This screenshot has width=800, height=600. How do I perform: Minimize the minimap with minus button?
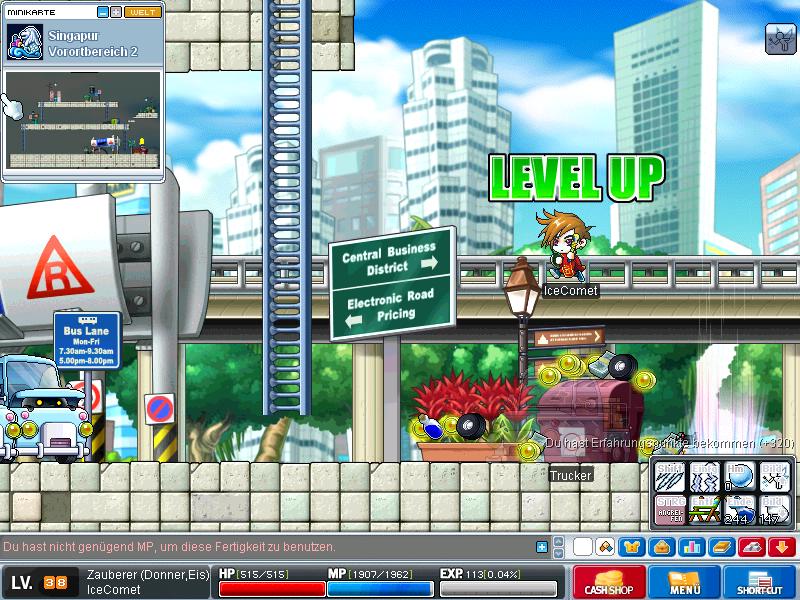(103, 12)
